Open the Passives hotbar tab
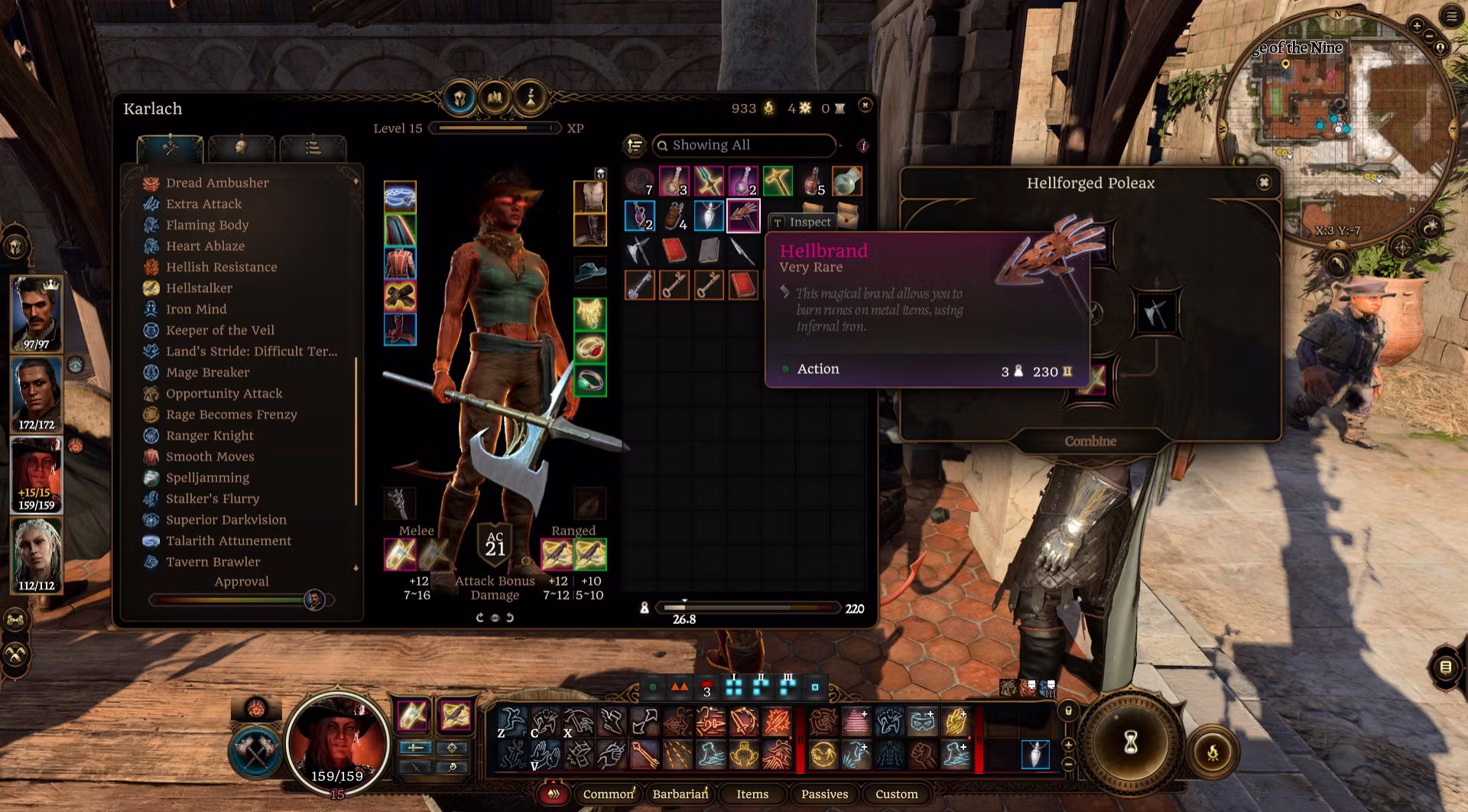Viewport: 1468px width, 812px height. pyautogui.click(x=824, y=794)
